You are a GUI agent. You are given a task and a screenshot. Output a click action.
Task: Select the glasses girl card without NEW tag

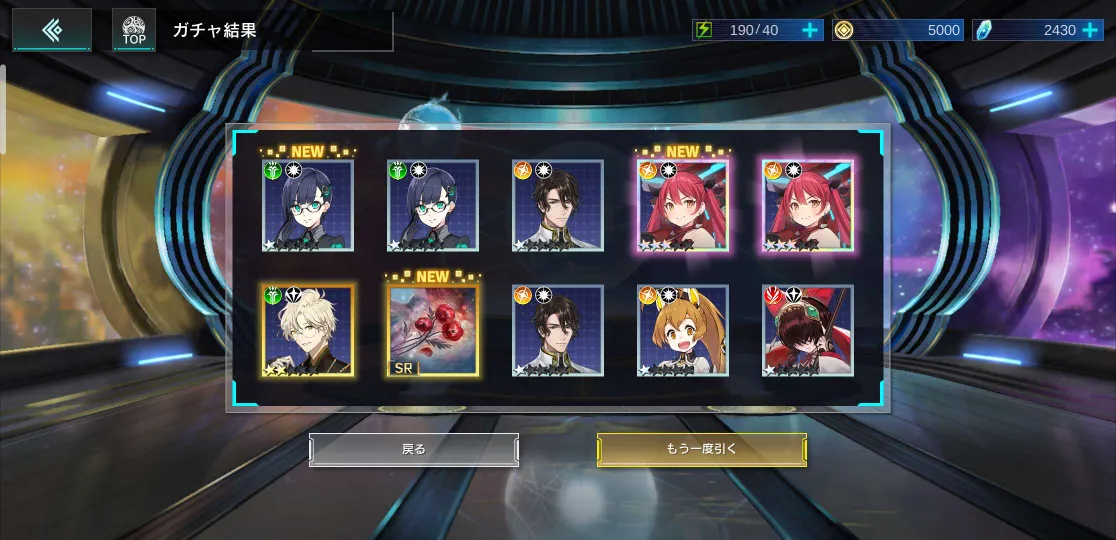coord(433,206)
